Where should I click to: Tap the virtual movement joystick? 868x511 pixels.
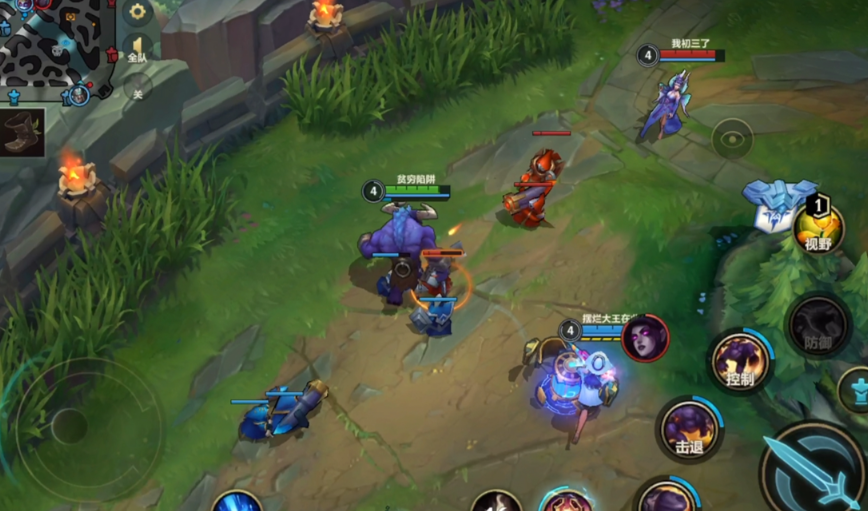[72, 427]
